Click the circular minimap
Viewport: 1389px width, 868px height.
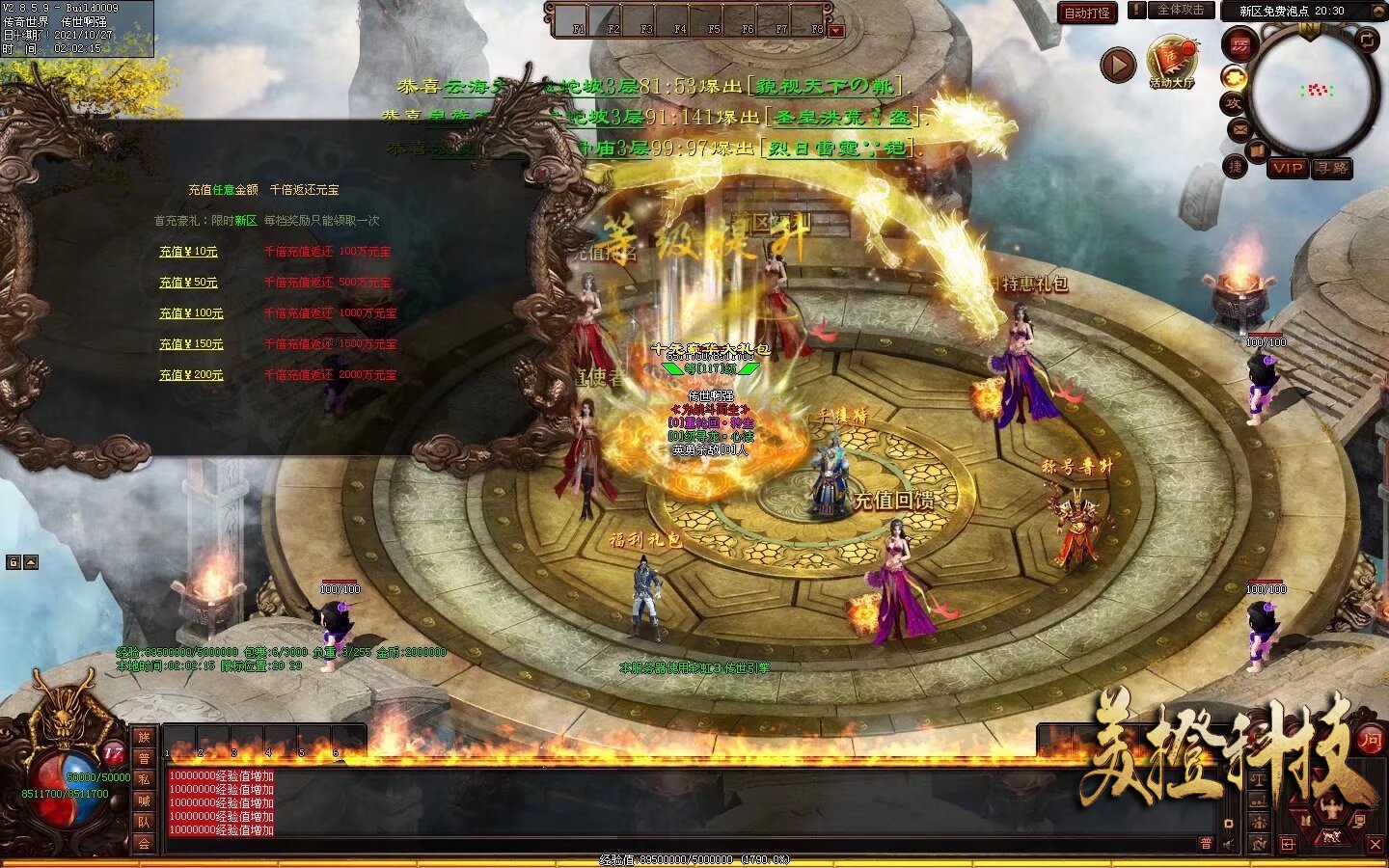click(1313, 93)
